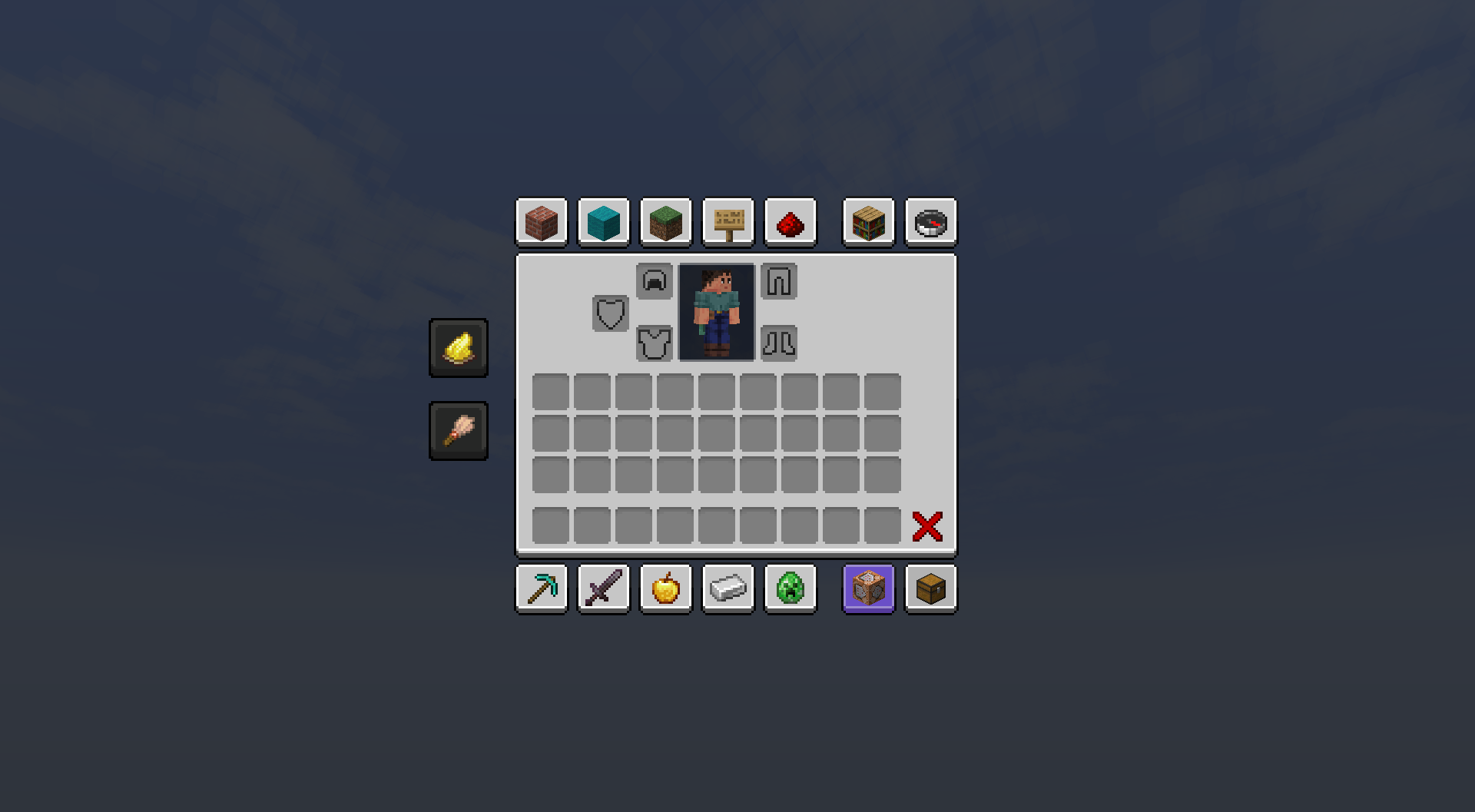
Task: Choose the brick block
Action: (x=542, y=223)
